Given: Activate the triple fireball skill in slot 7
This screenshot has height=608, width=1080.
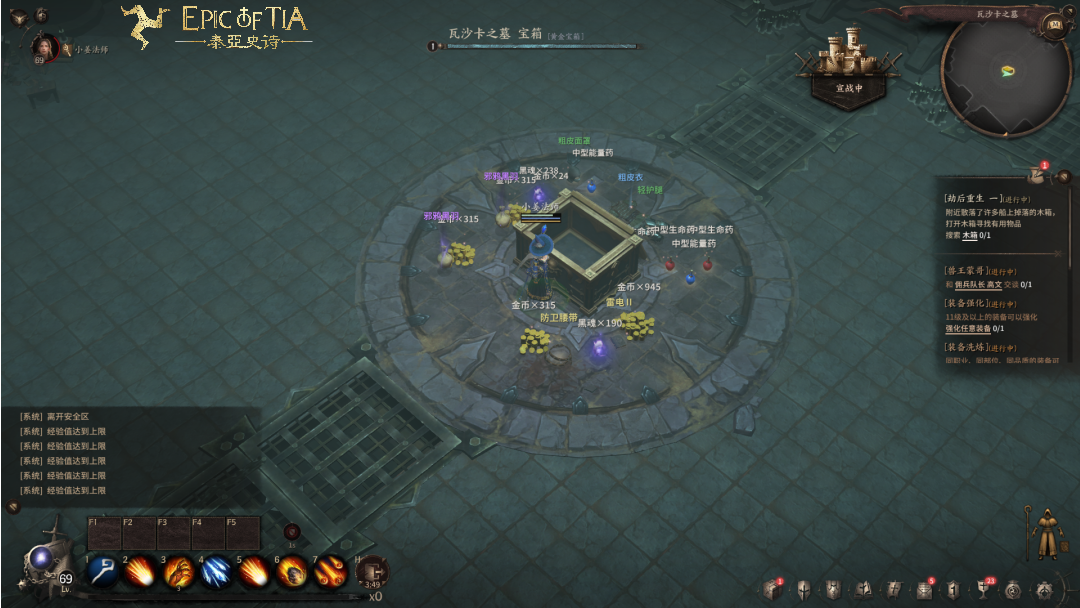Looking at the screenshot, I should click(329, 571).
